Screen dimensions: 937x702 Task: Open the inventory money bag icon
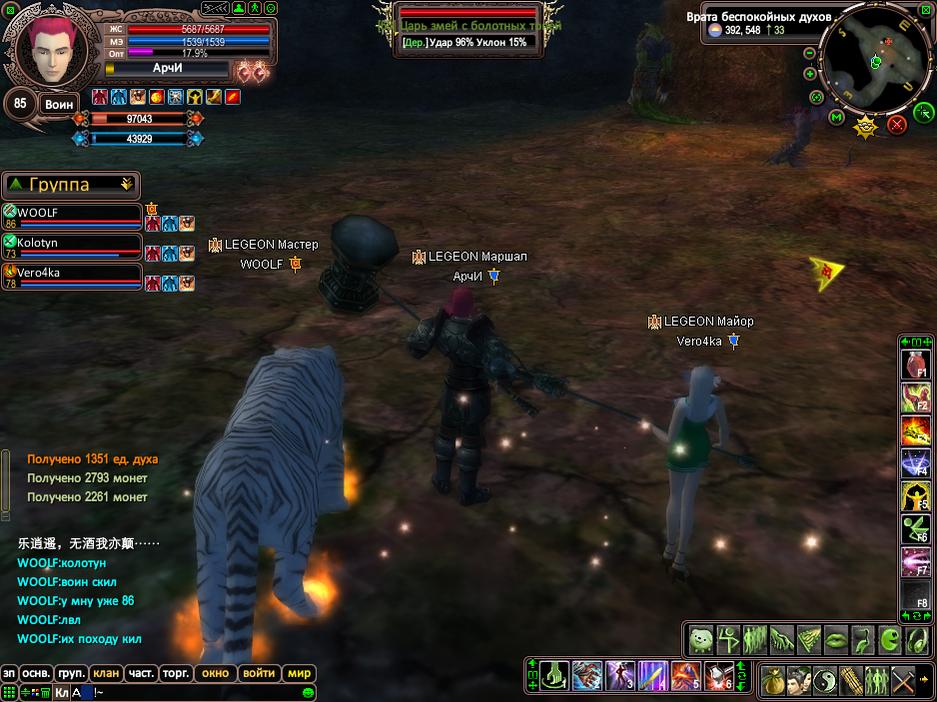pyautogui.click(x=775, y=681)
